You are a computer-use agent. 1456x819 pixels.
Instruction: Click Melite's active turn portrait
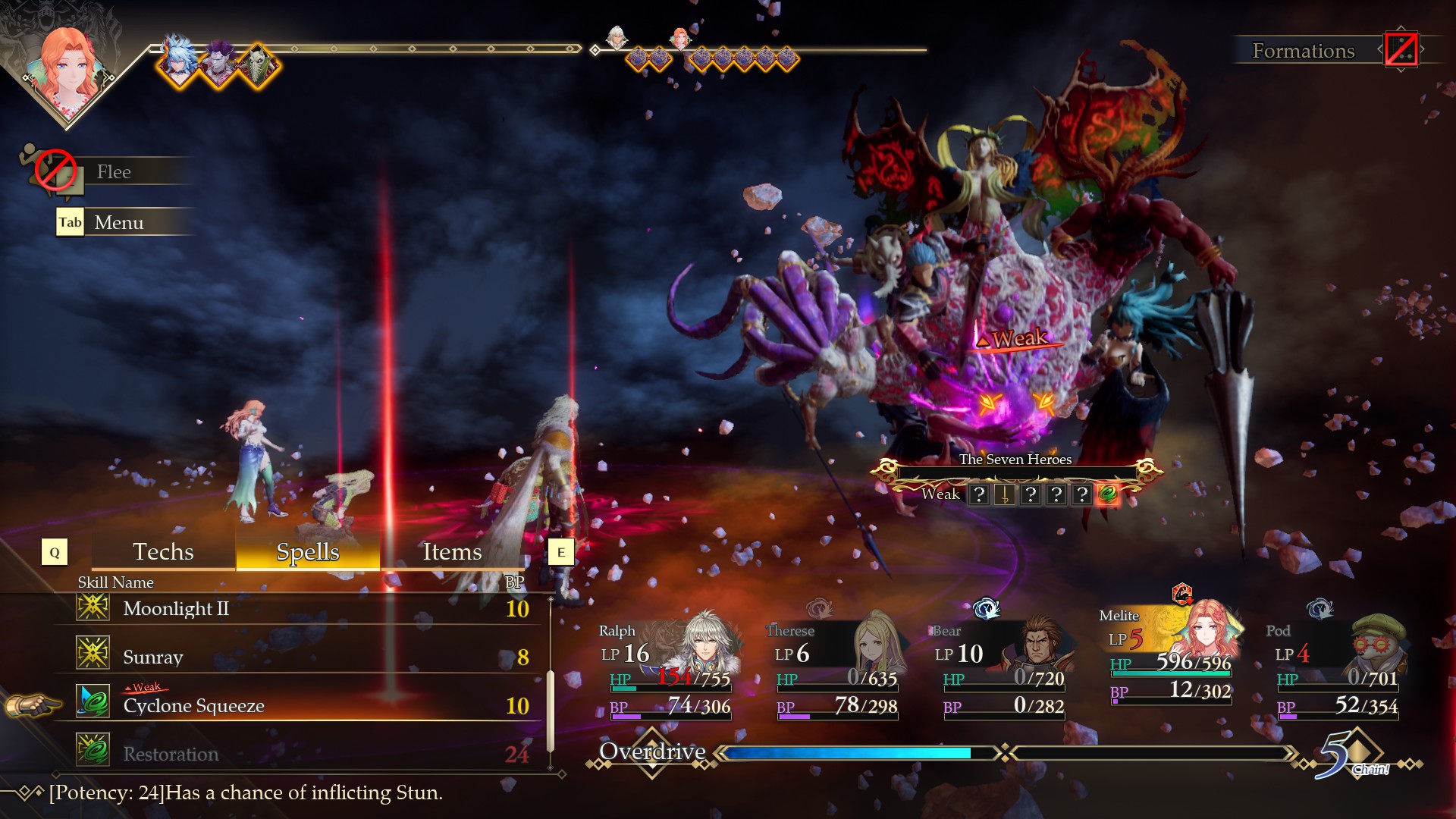[68, 68]
